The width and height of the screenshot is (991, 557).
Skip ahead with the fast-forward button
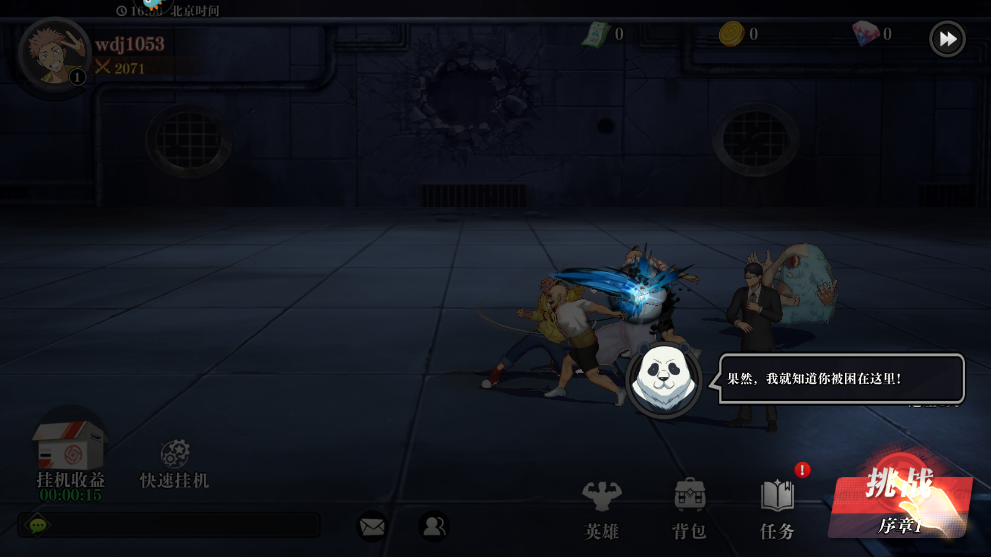pyautogui.click(x=947, y=39)
